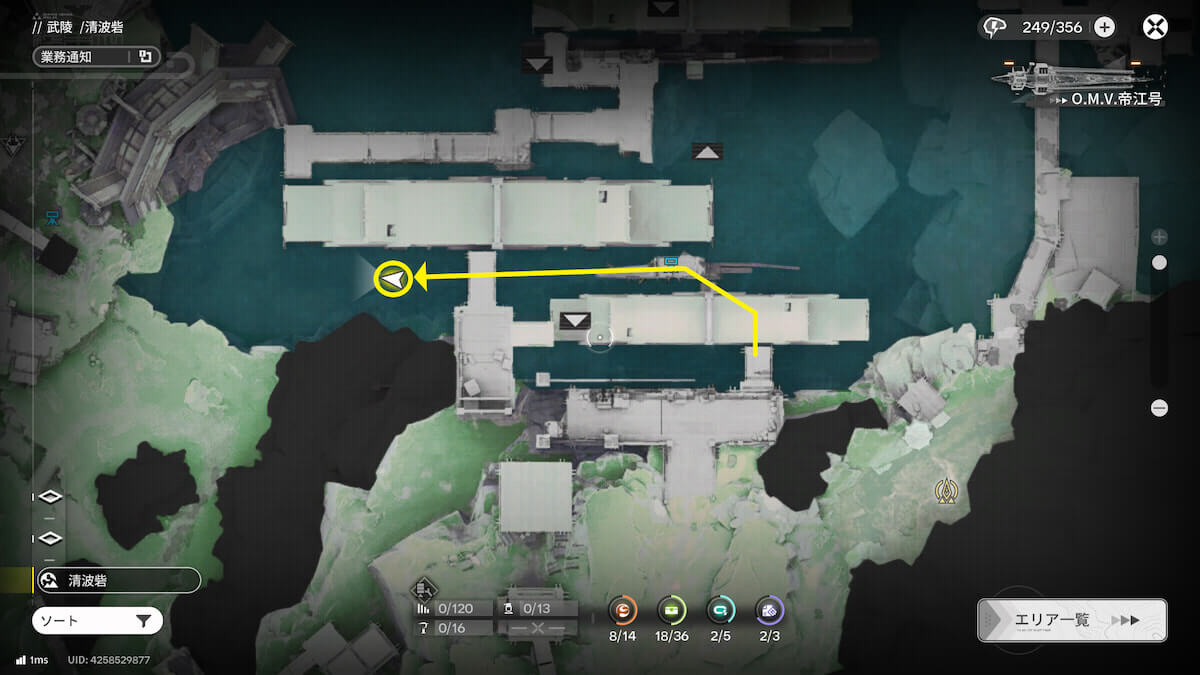Open the エリア一覧 area list
The width and height of the screenshot is (1200, 675).
tap(1071, 620)
